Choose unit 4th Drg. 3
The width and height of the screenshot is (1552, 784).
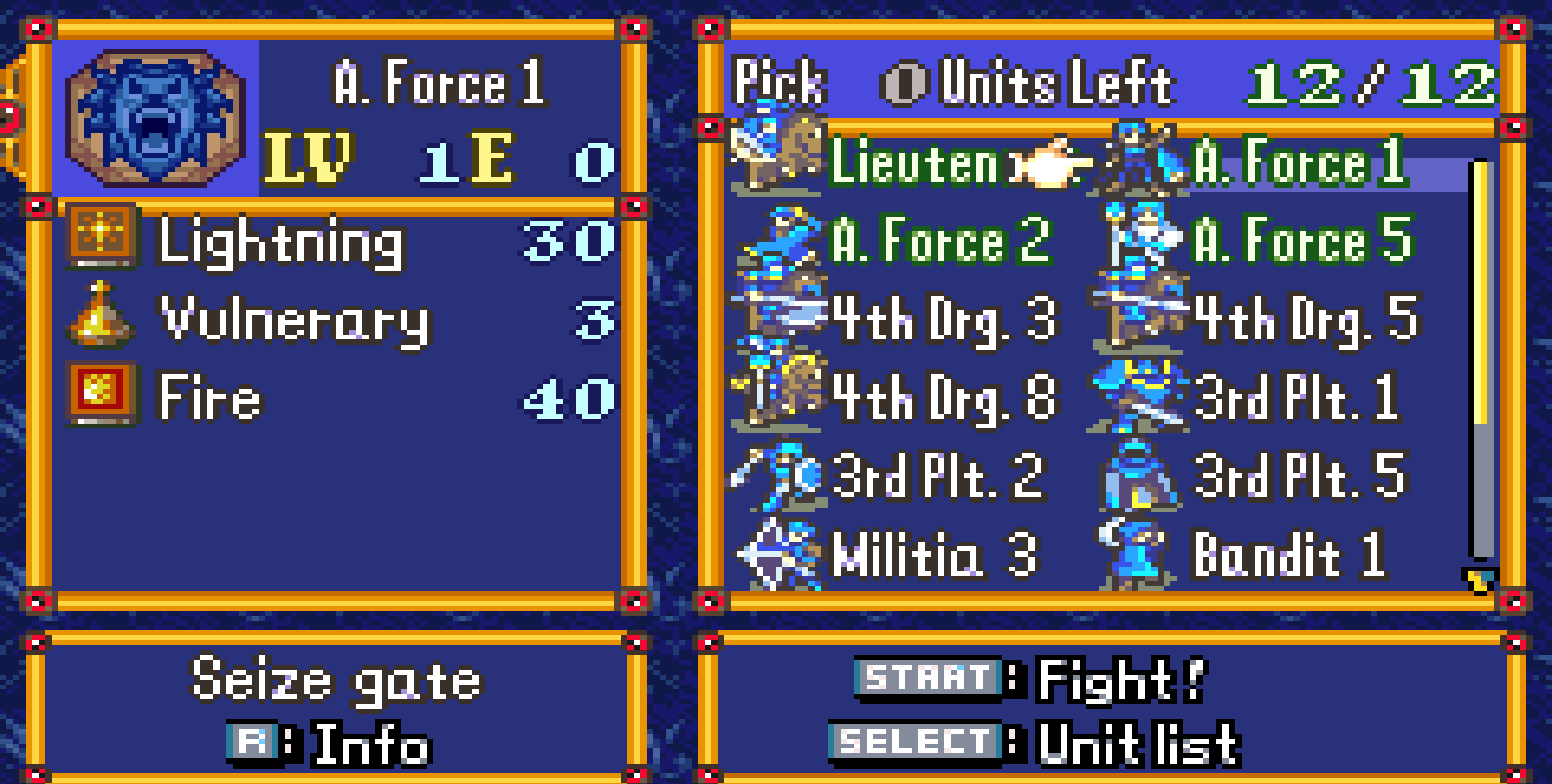[943, 318]
